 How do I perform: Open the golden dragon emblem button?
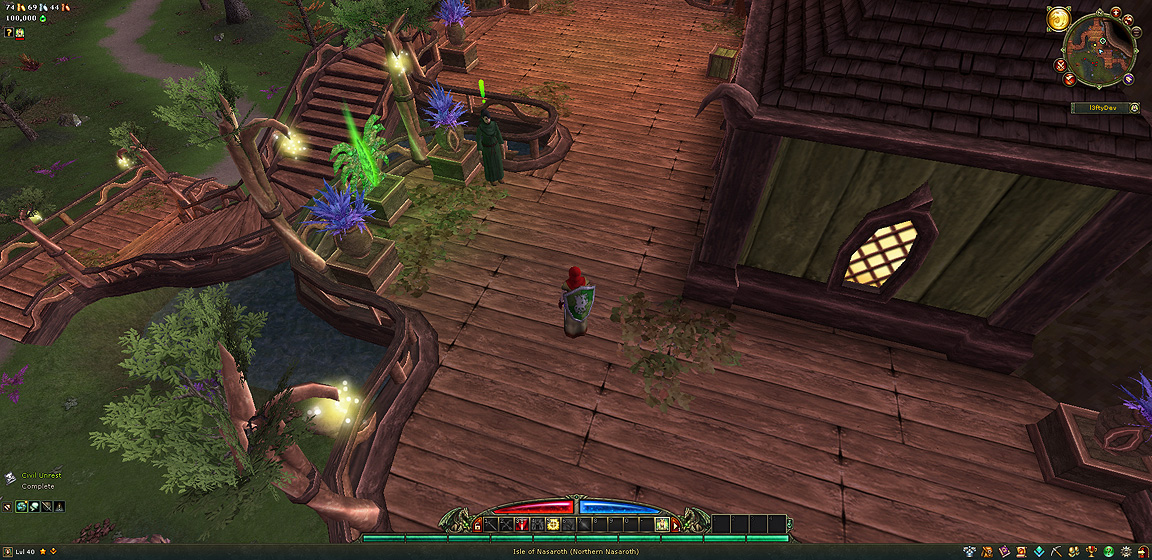click(x=1059, y=19)
